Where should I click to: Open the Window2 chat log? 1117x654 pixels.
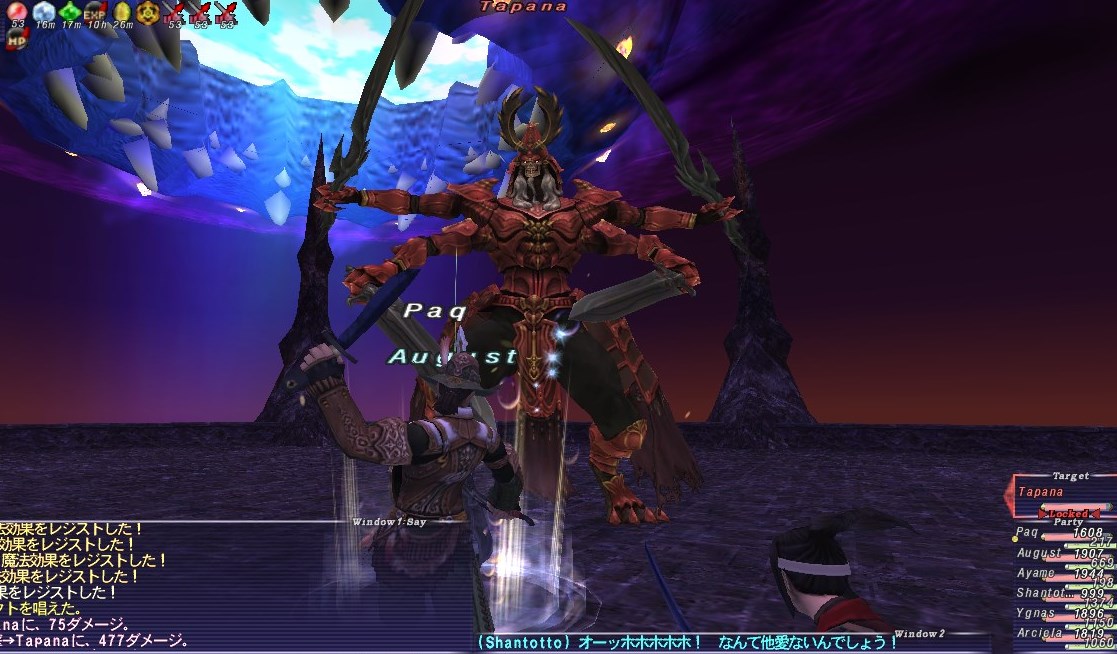coord(919,634)
